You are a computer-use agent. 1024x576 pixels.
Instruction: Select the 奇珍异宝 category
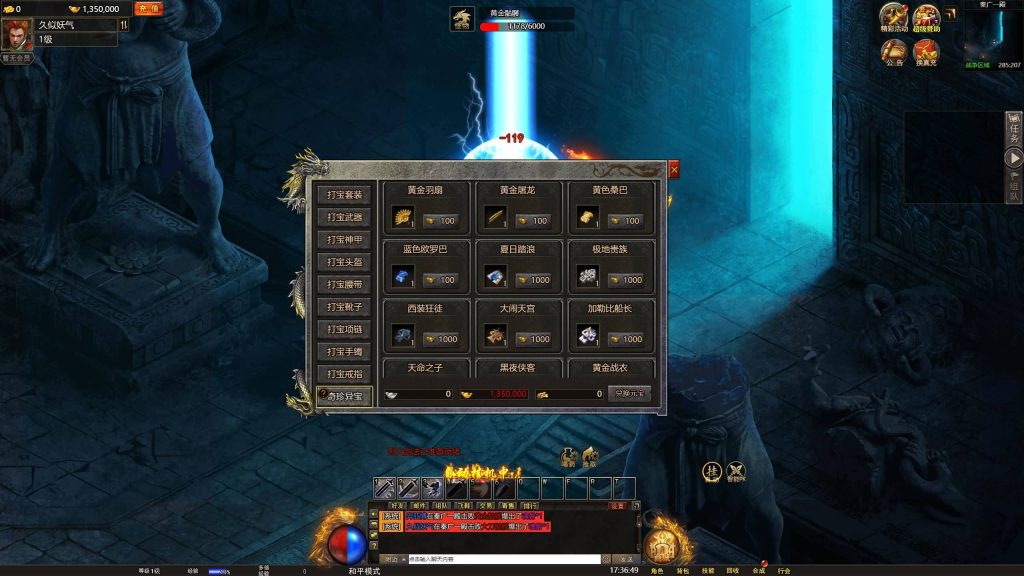(345, 397)
